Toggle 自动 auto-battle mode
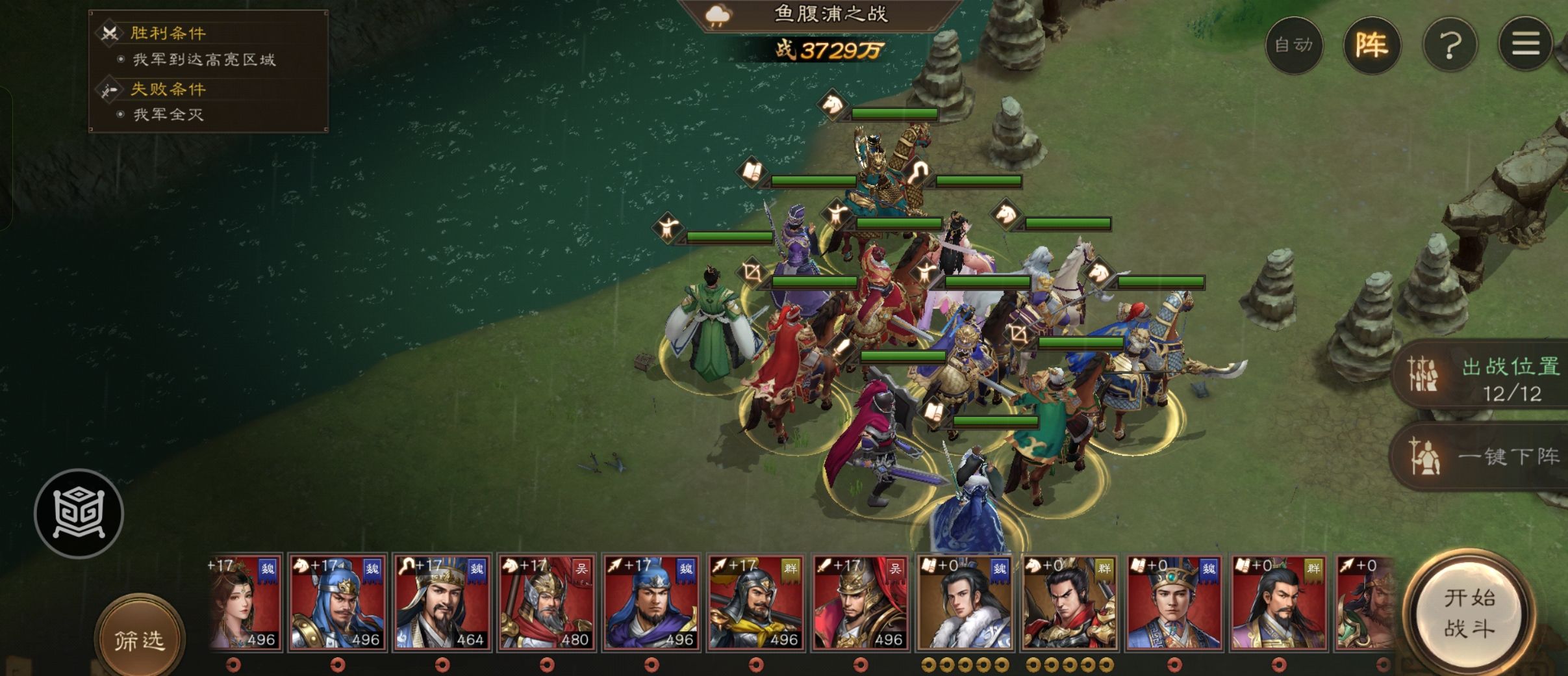Image resolution: width=1568 pixels, height=676 pixels. pyautogui.click(x=1293, y=45)
